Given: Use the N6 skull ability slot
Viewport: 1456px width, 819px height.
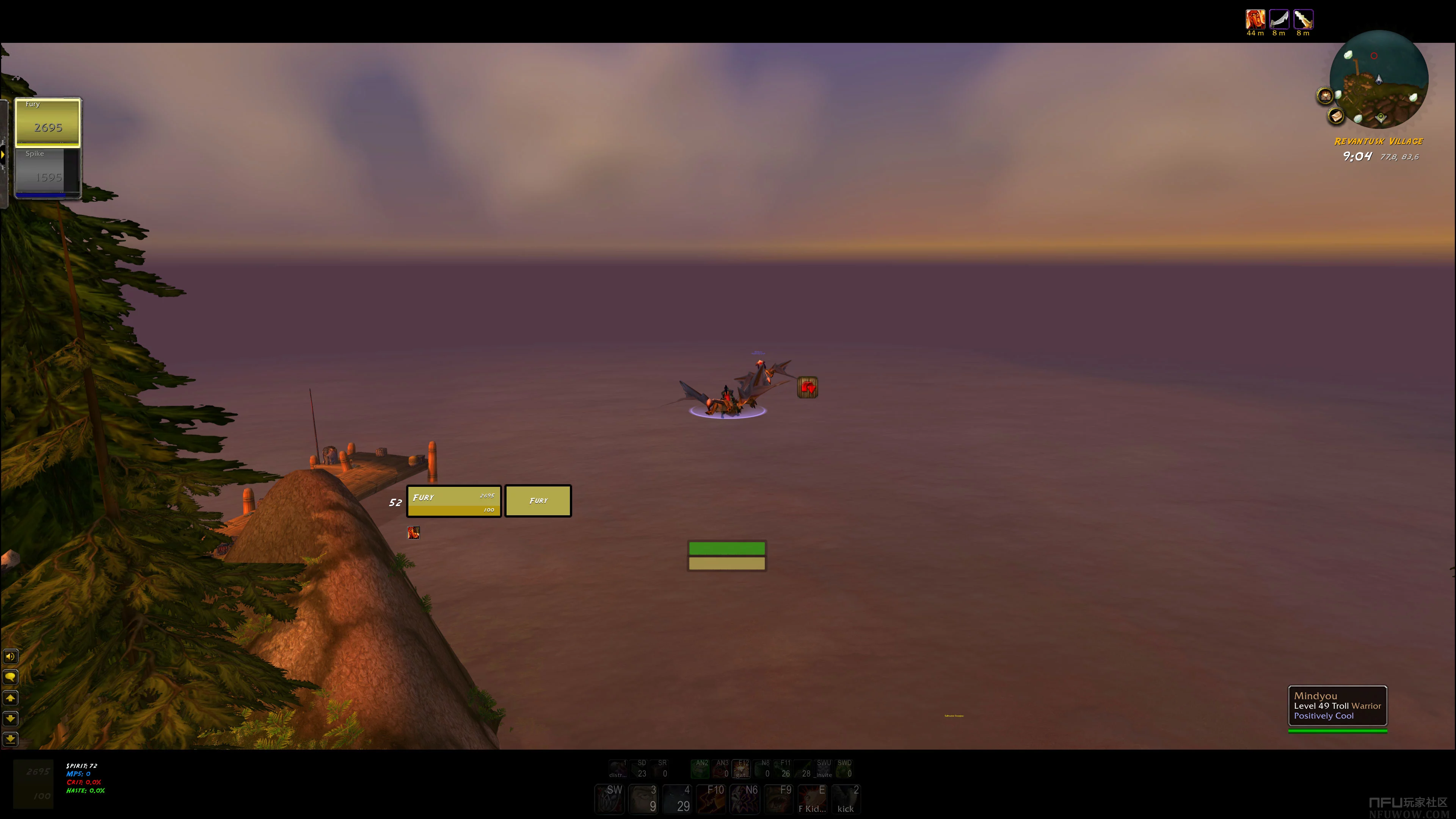Looking at the screenshot, I should [744, 799].
